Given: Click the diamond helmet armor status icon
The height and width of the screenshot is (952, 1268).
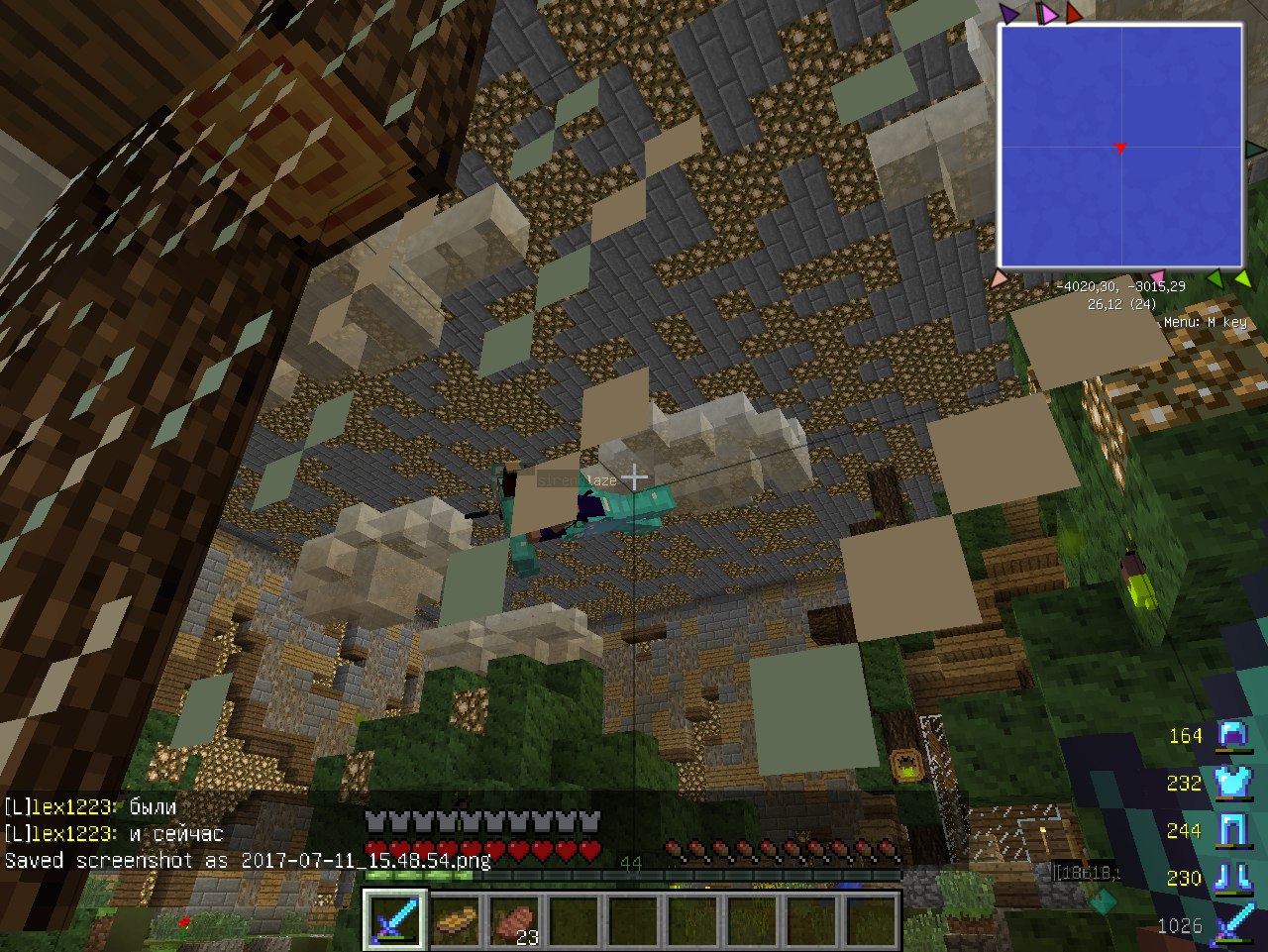Looking at the screenshot, I should (1233, 735).
